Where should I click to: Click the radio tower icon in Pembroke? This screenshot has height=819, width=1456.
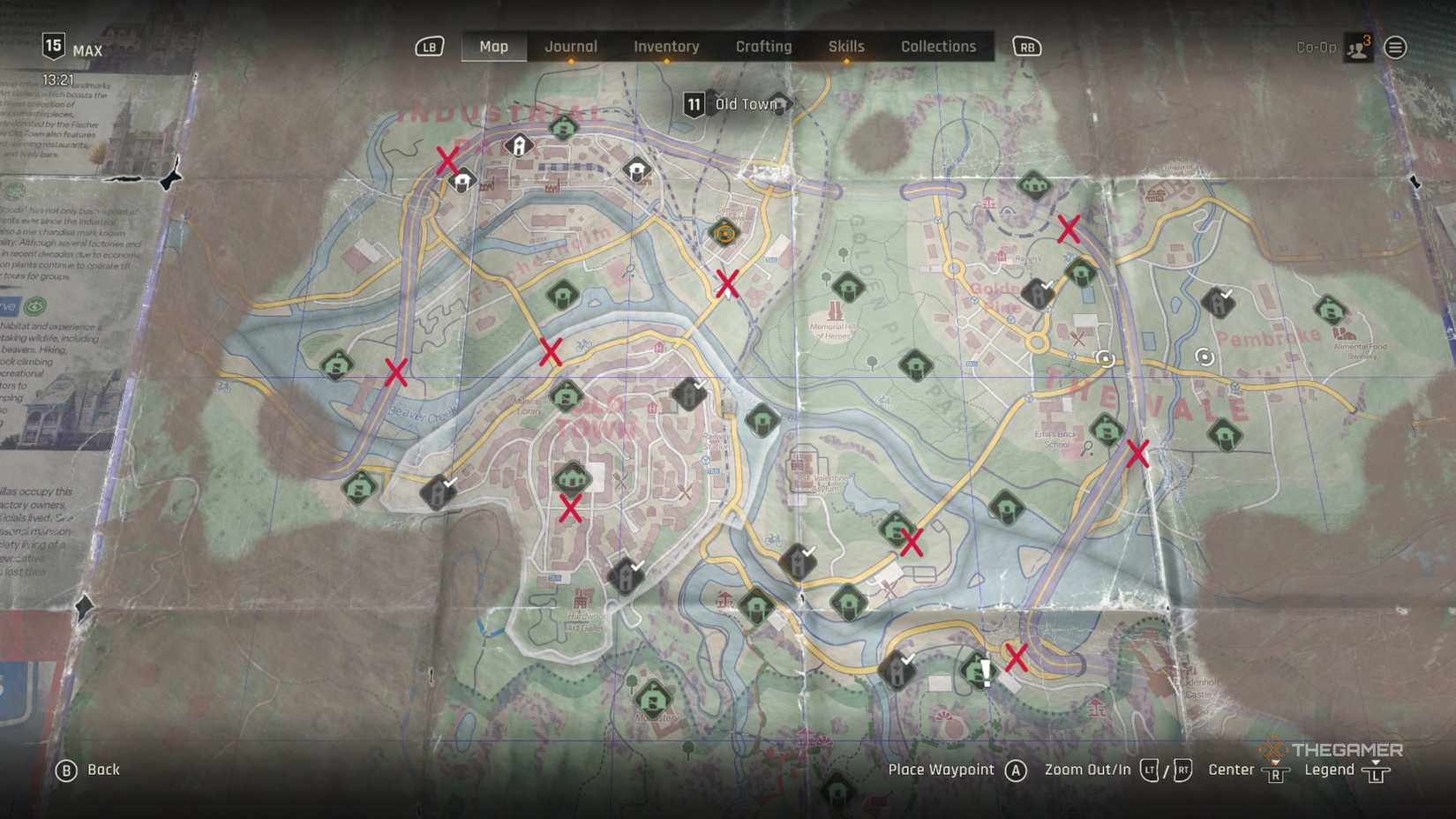pos(1205,357)
